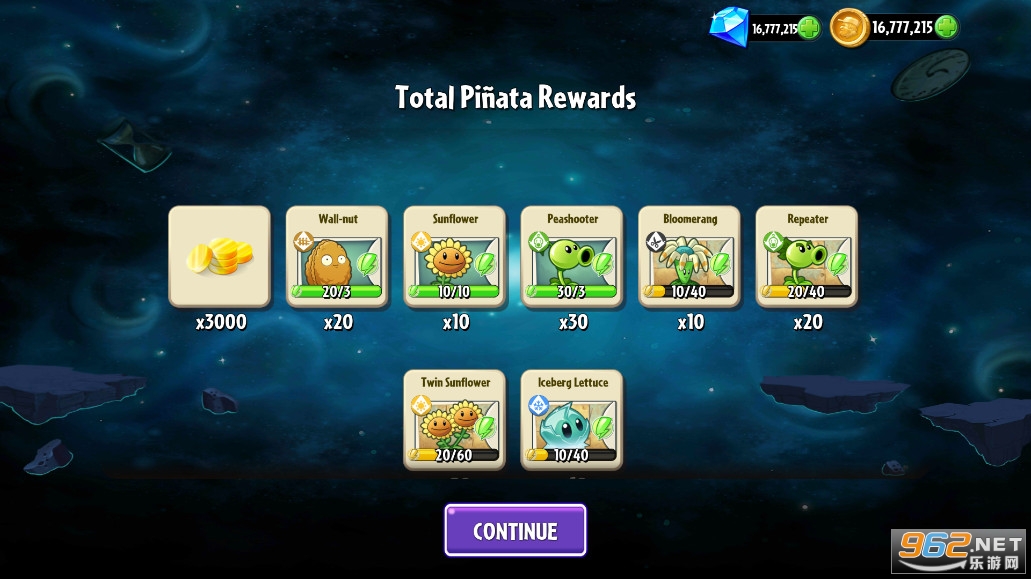Buy more coins with the green plus
Screen dimensions: 1031x579
point(945,27)
